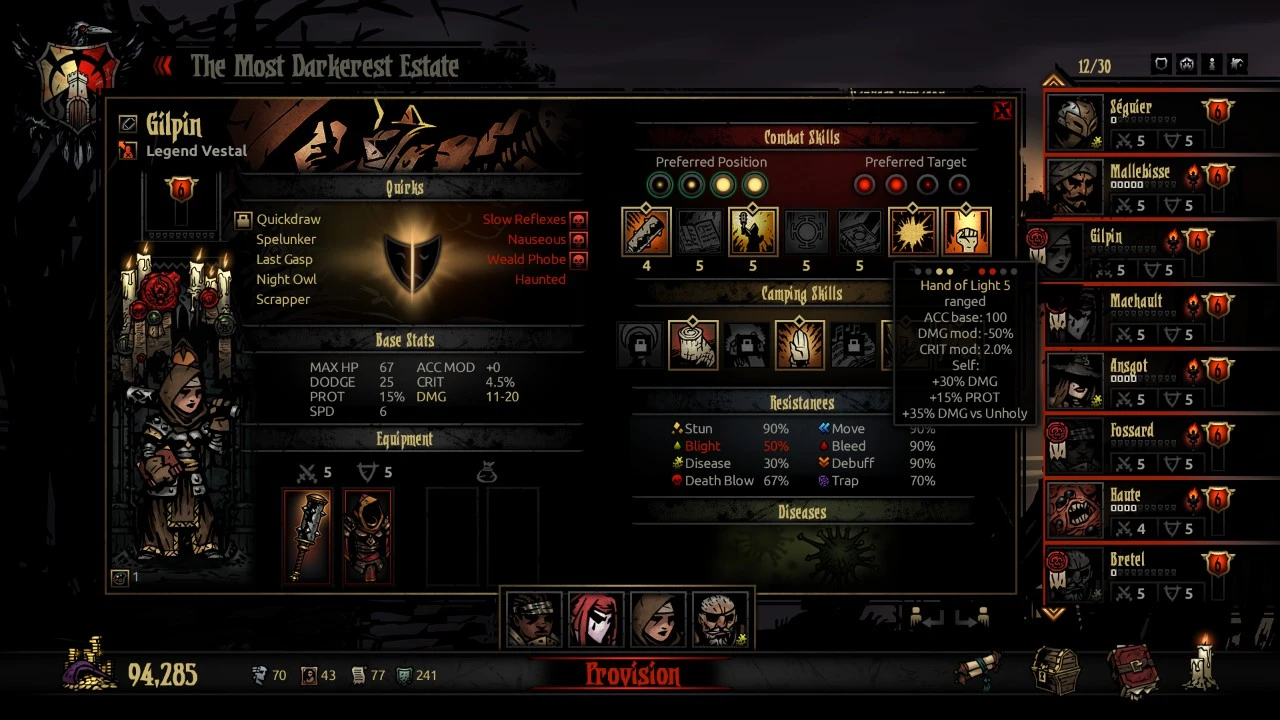Go back using the red double-arrow
Image resolution: width=1280 pixels, height=720 pixels.
coord(164,66)
